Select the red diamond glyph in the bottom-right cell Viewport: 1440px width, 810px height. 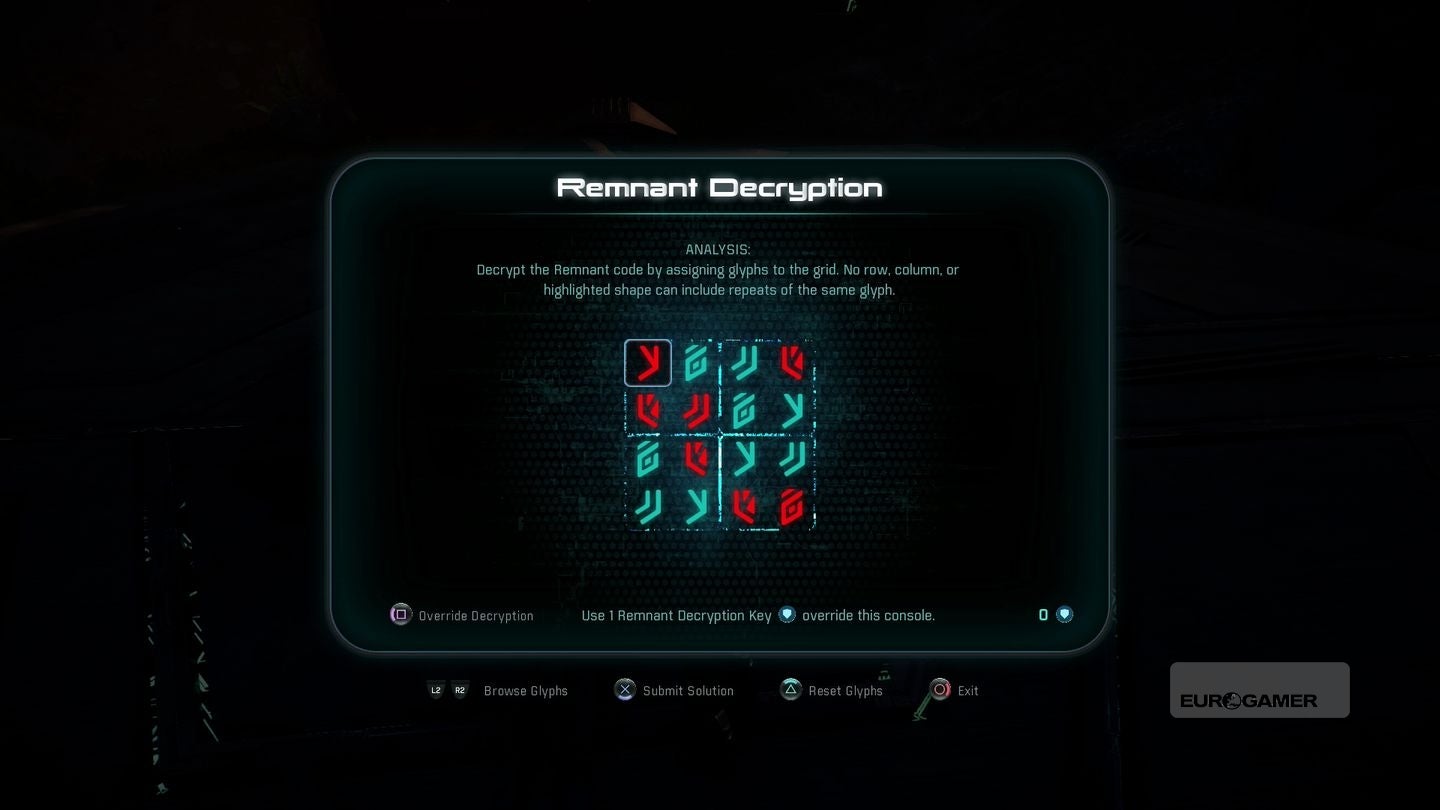(x=793, y=505)
